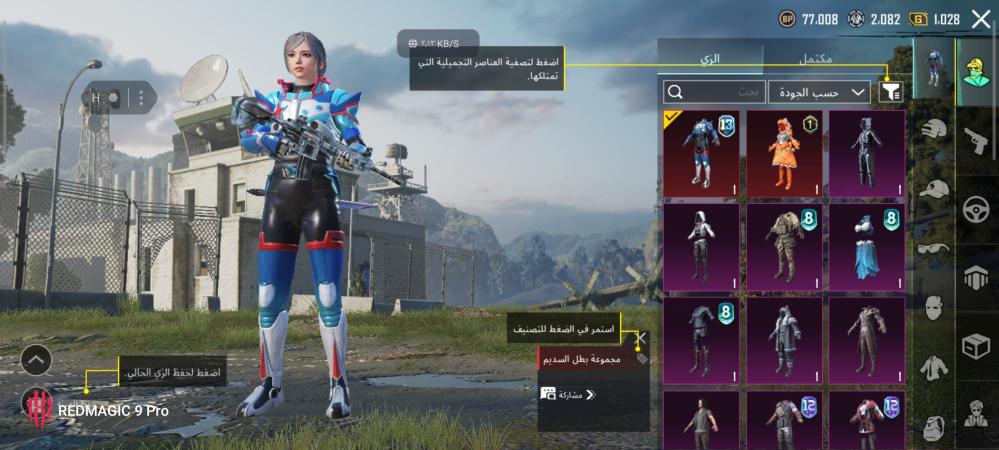Viewport: 999px width, 450px height.
Task: Select the equipped blue armor outfit
Action: coord(701,154)
